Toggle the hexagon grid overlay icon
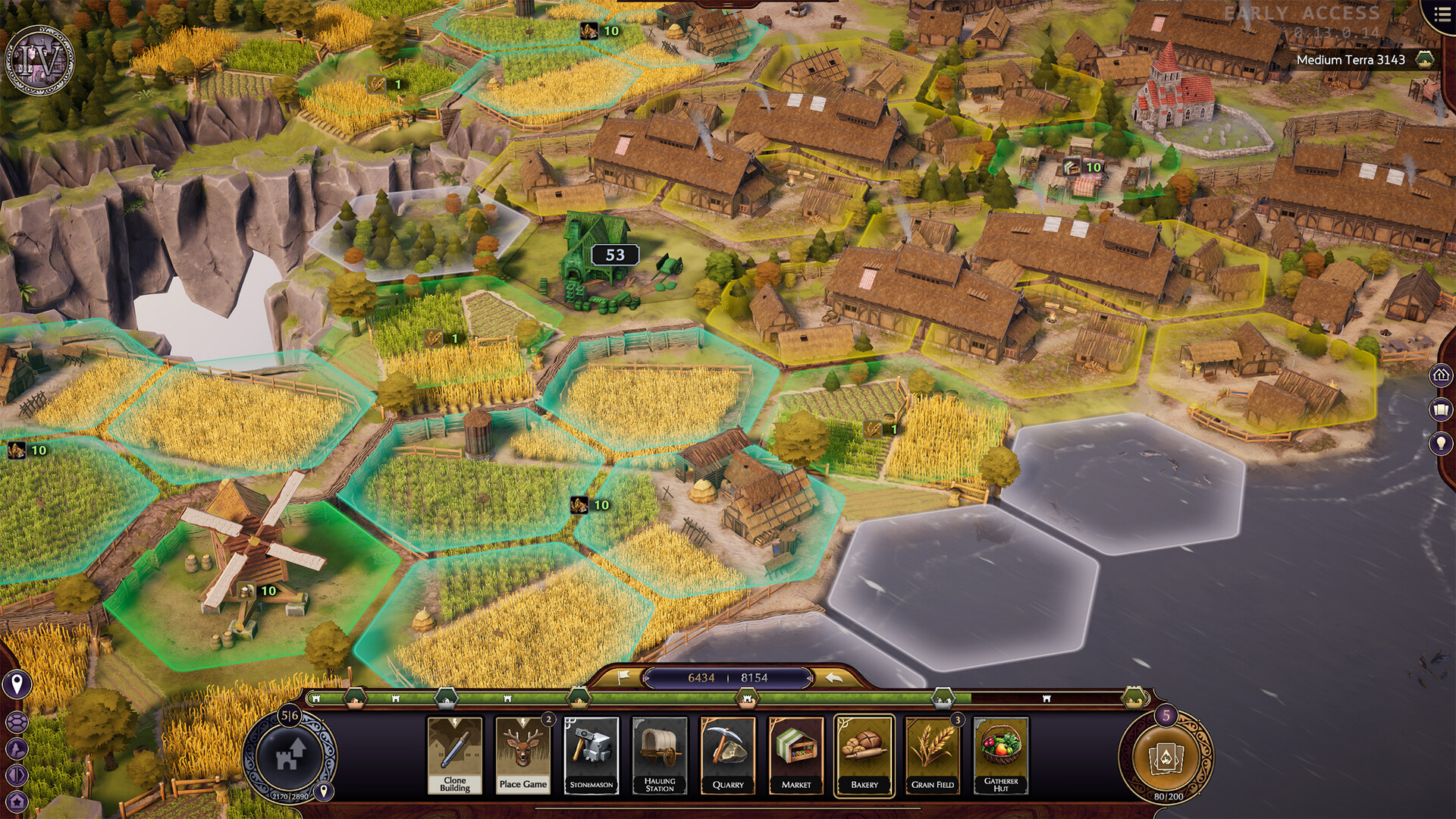1456x819 pixels. pos(17,721)
